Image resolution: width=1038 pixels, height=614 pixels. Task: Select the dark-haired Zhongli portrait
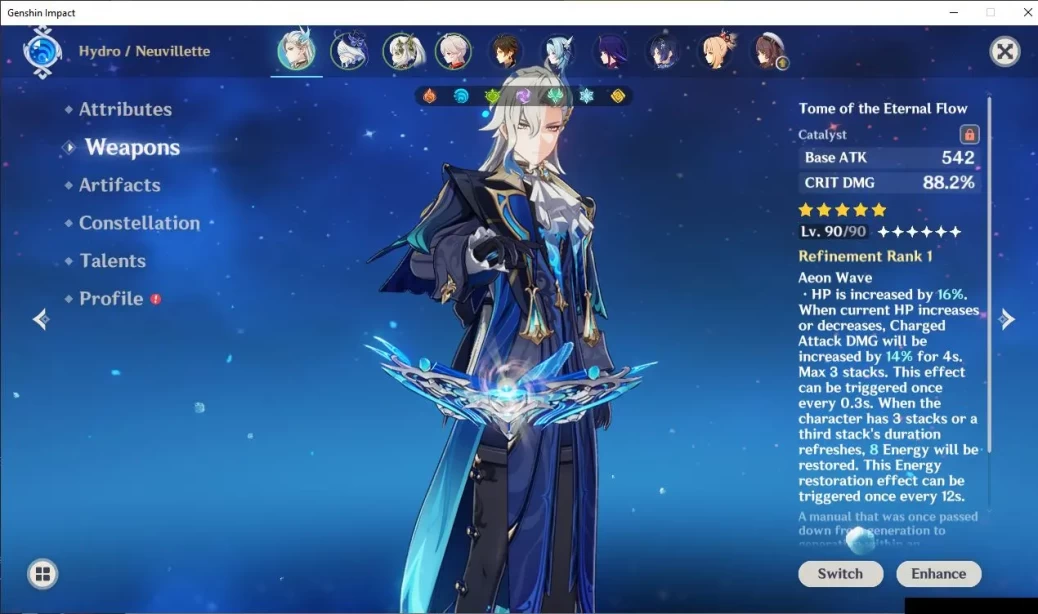(506, 52)
